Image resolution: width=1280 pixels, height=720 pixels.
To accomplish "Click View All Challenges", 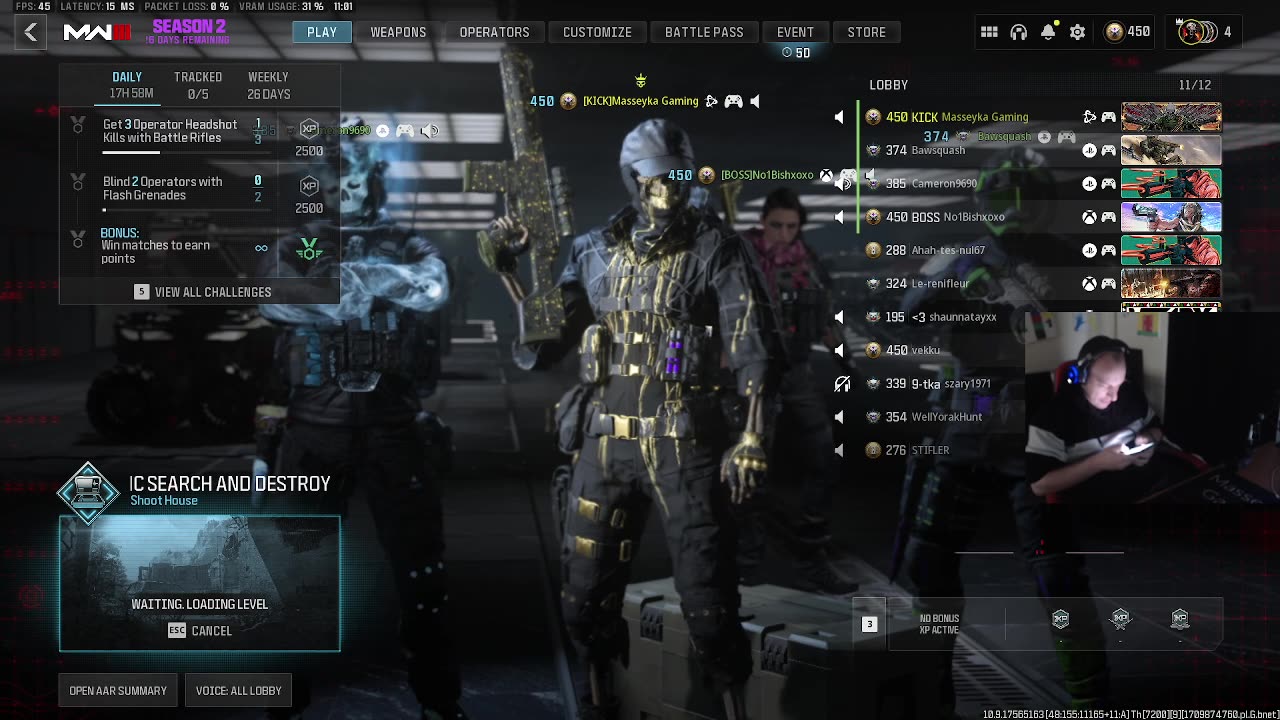I will tap(203, 292).
